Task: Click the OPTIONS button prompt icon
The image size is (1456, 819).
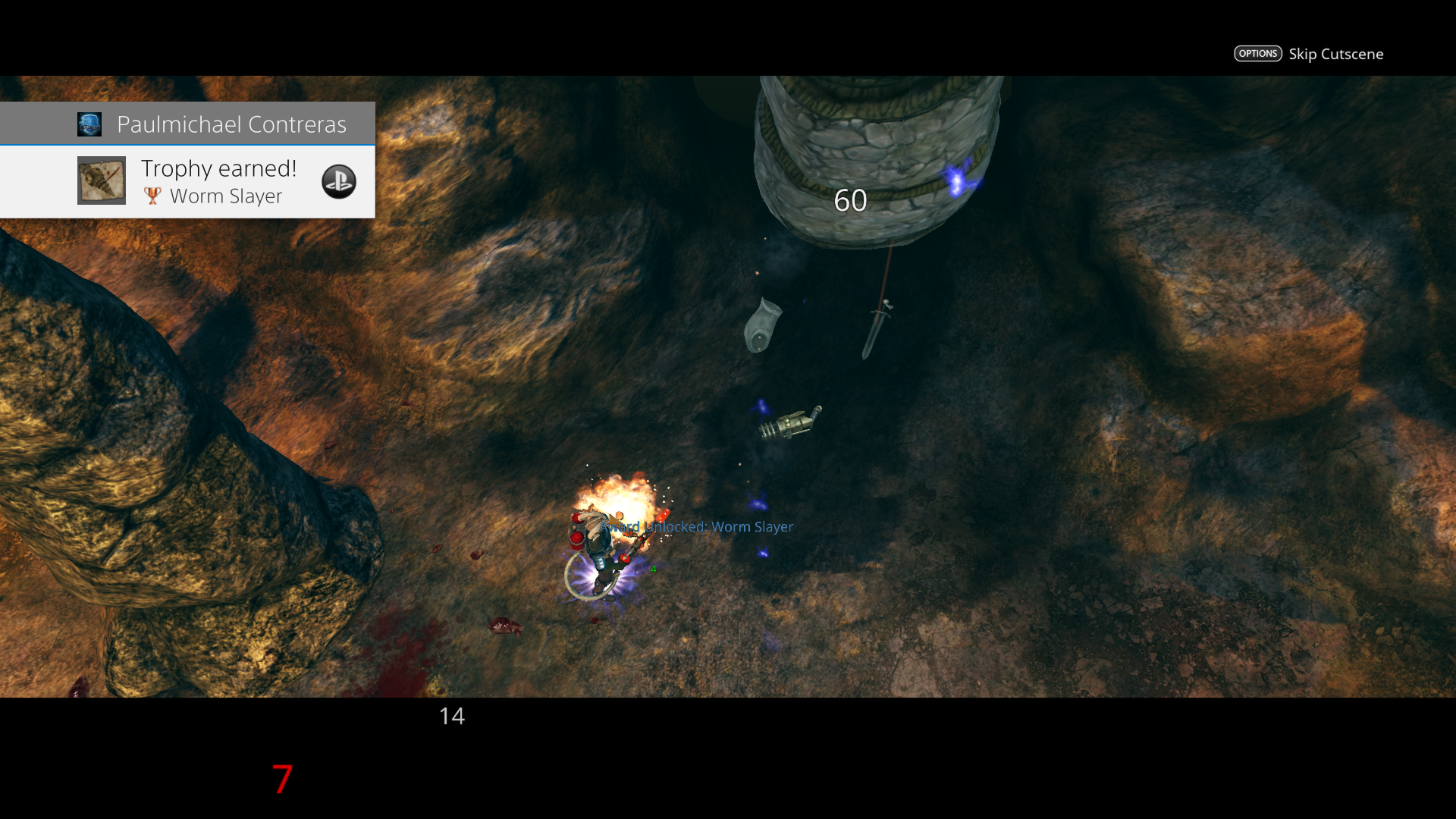Action: 1258,53
